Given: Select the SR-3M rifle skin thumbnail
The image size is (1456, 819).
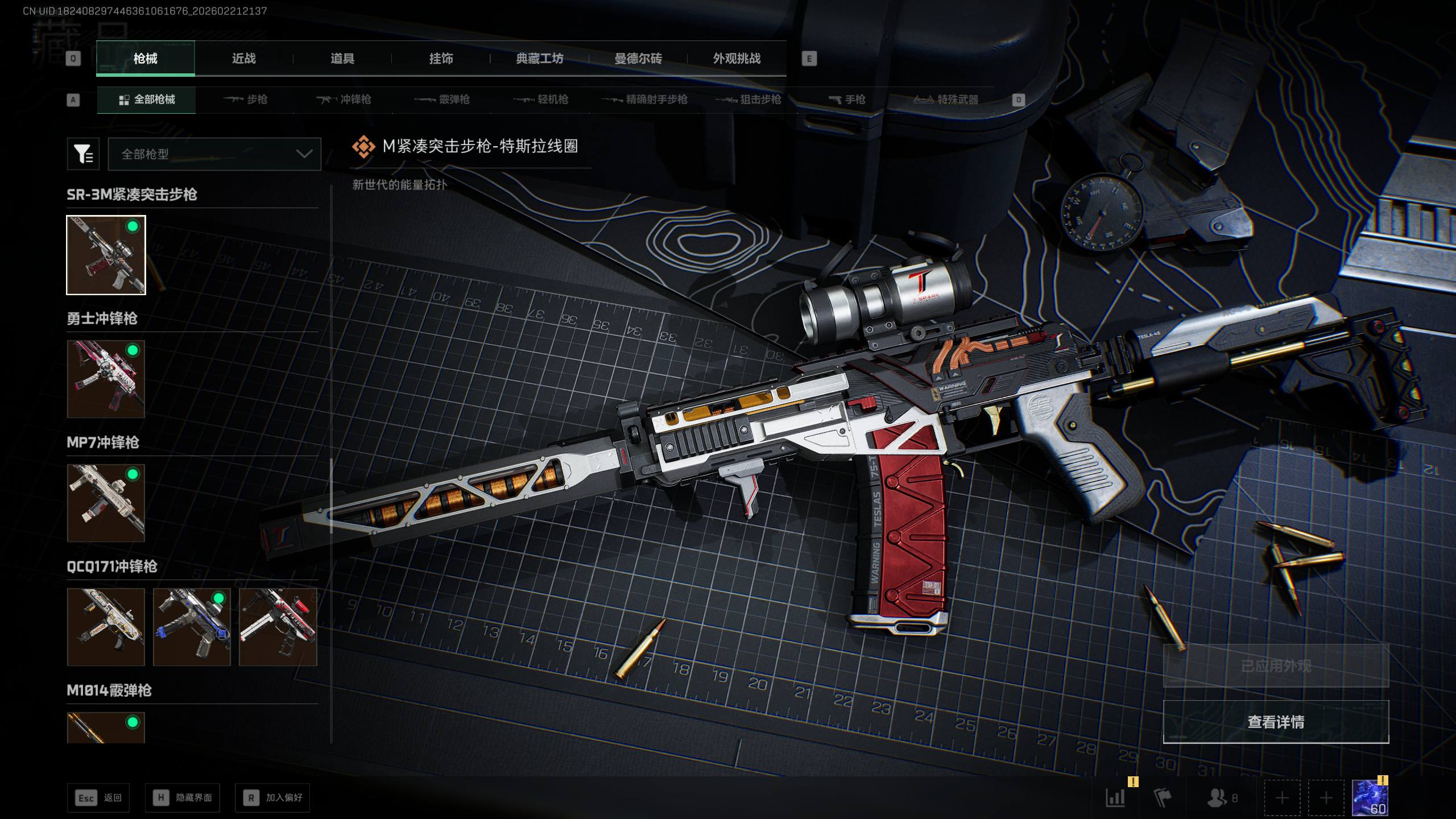Looking at the screenshot, I should (106, 255).
